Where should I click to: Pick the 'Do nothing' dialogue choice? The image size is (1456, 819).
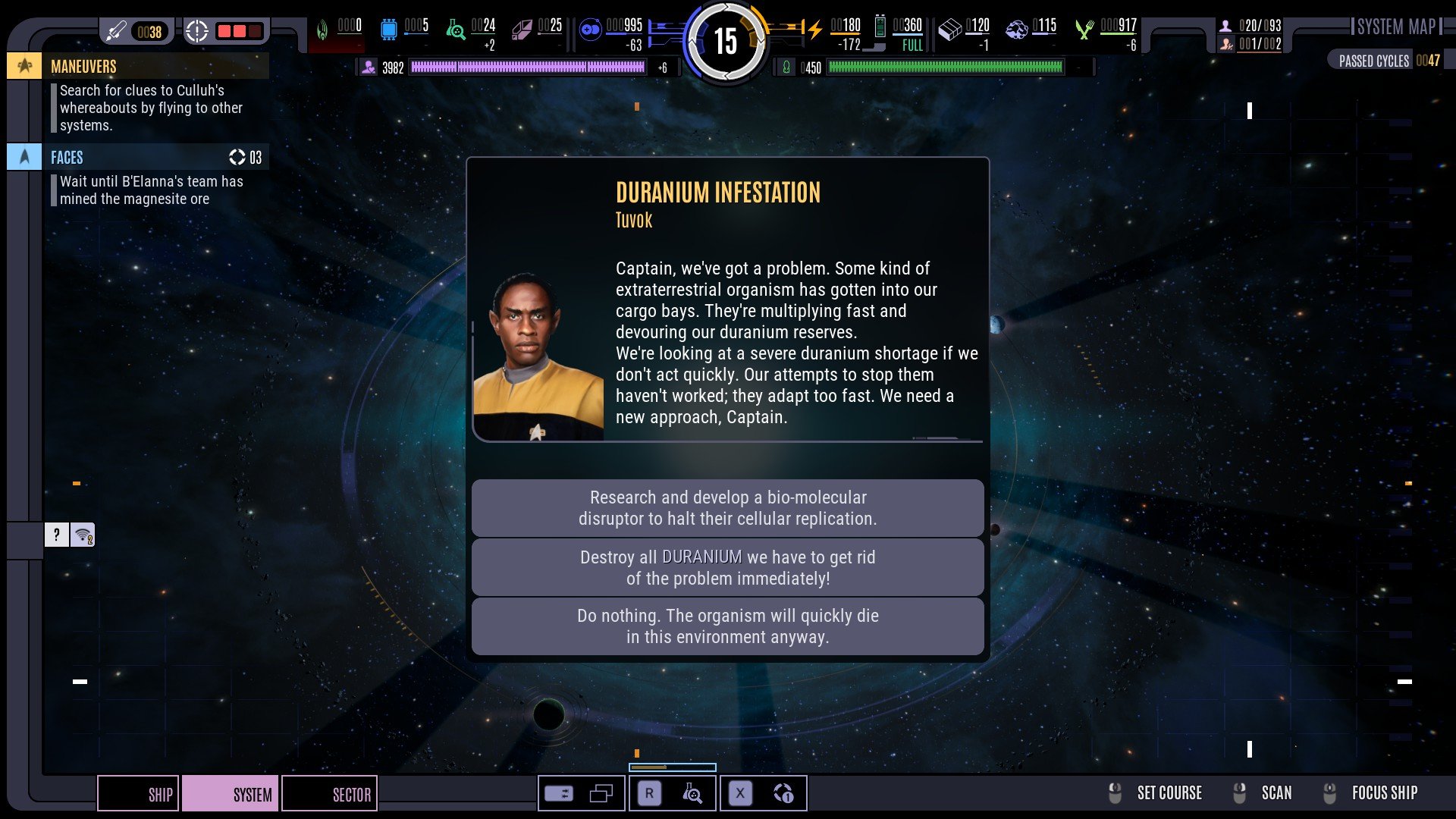[x=727, y=626]
